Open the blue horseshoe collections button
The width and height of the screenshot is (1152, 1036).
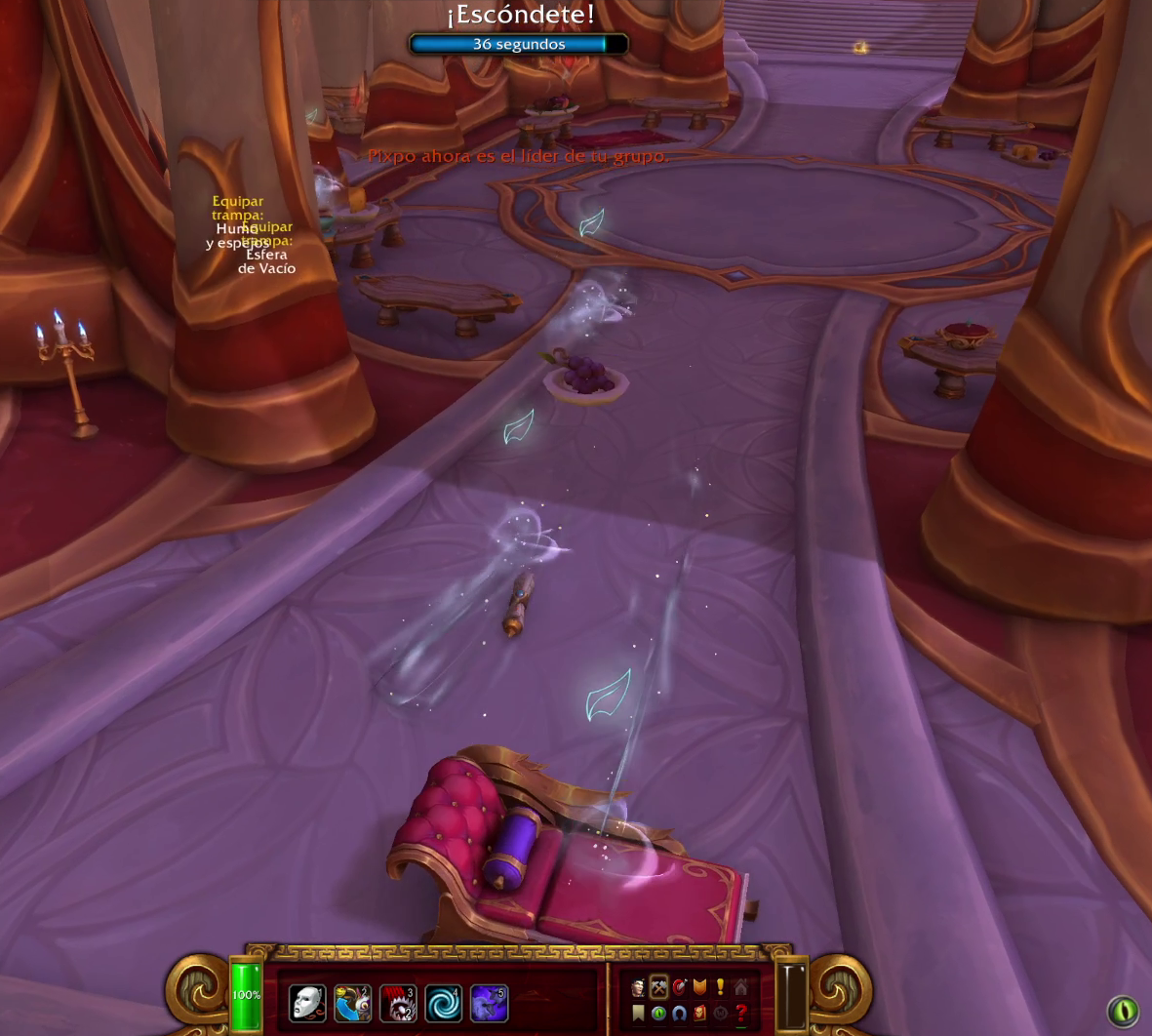[679, 1014]
